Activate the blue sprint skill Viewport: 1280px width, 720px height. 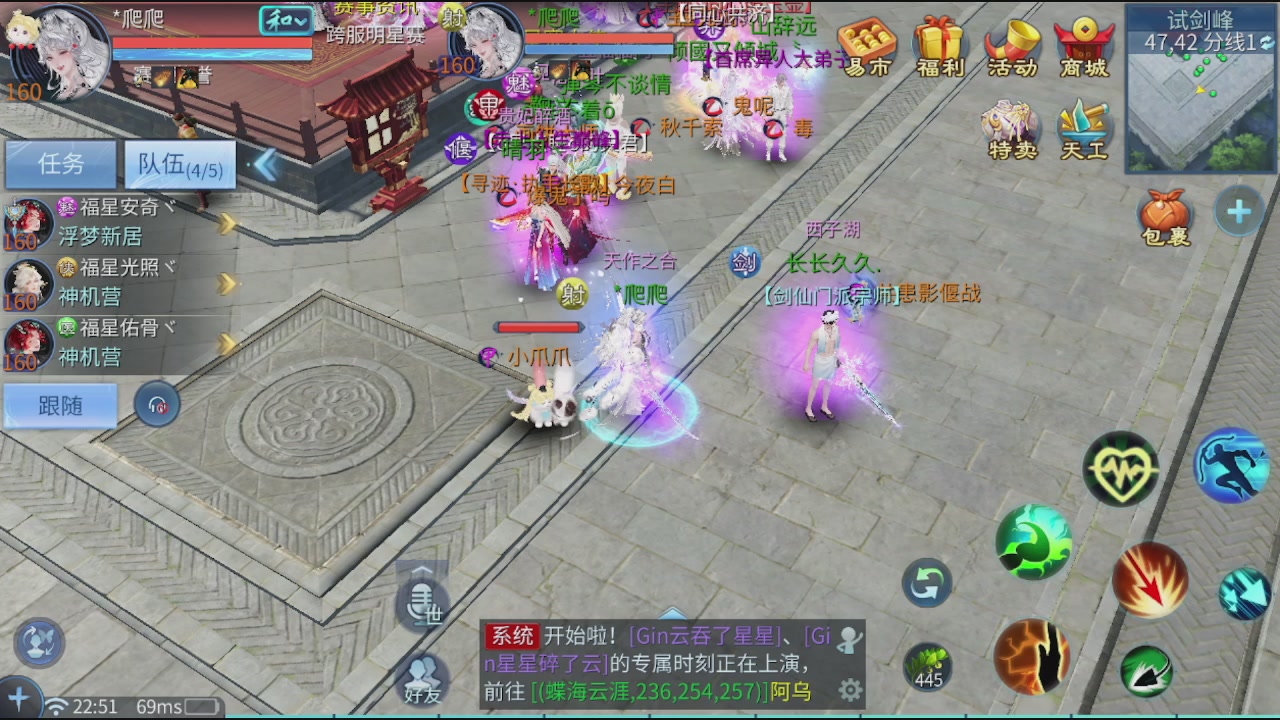tap(1232, 463)
